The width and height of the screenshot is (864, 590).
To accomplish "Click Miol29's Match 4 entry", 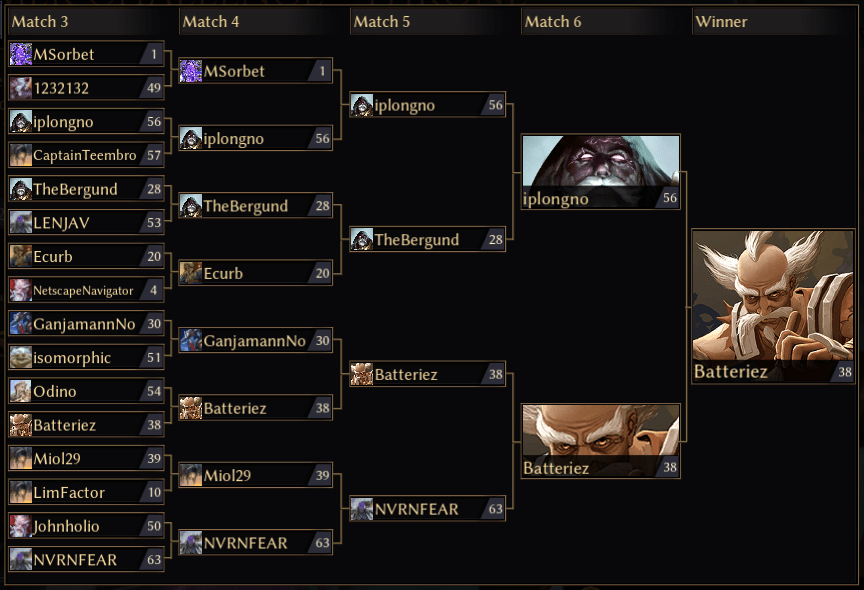I will point(255,475).
